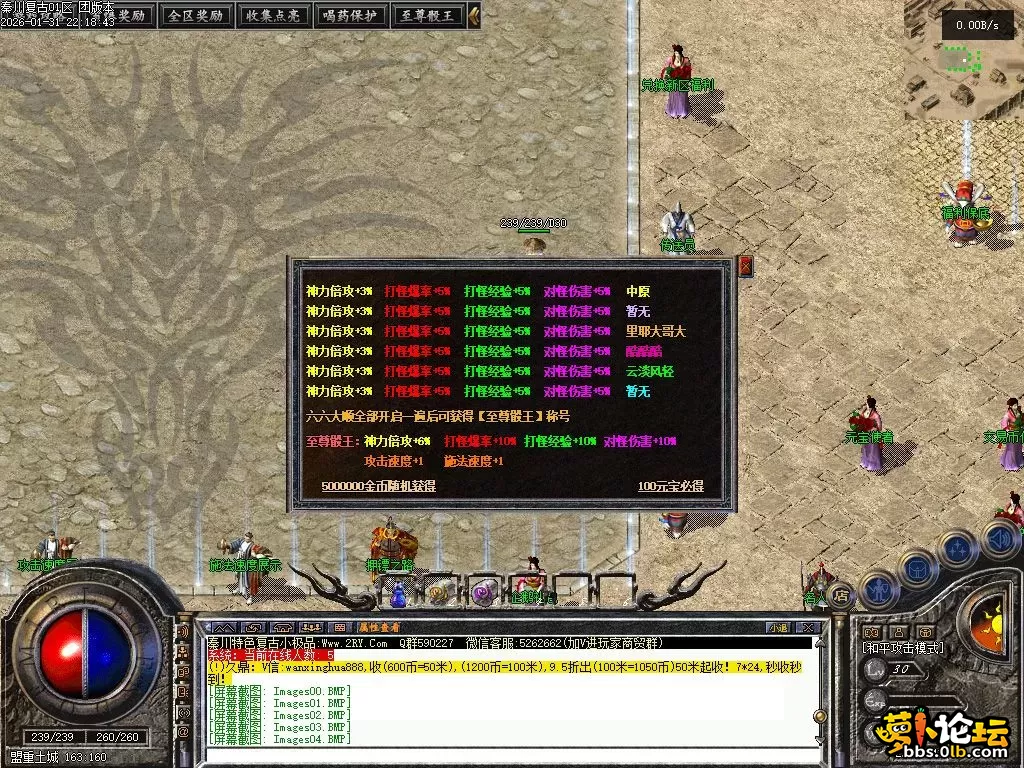Viewport: 1024px width, 768px height.
Task: Choose 100元宝必得 option
Action: point(670,486)
